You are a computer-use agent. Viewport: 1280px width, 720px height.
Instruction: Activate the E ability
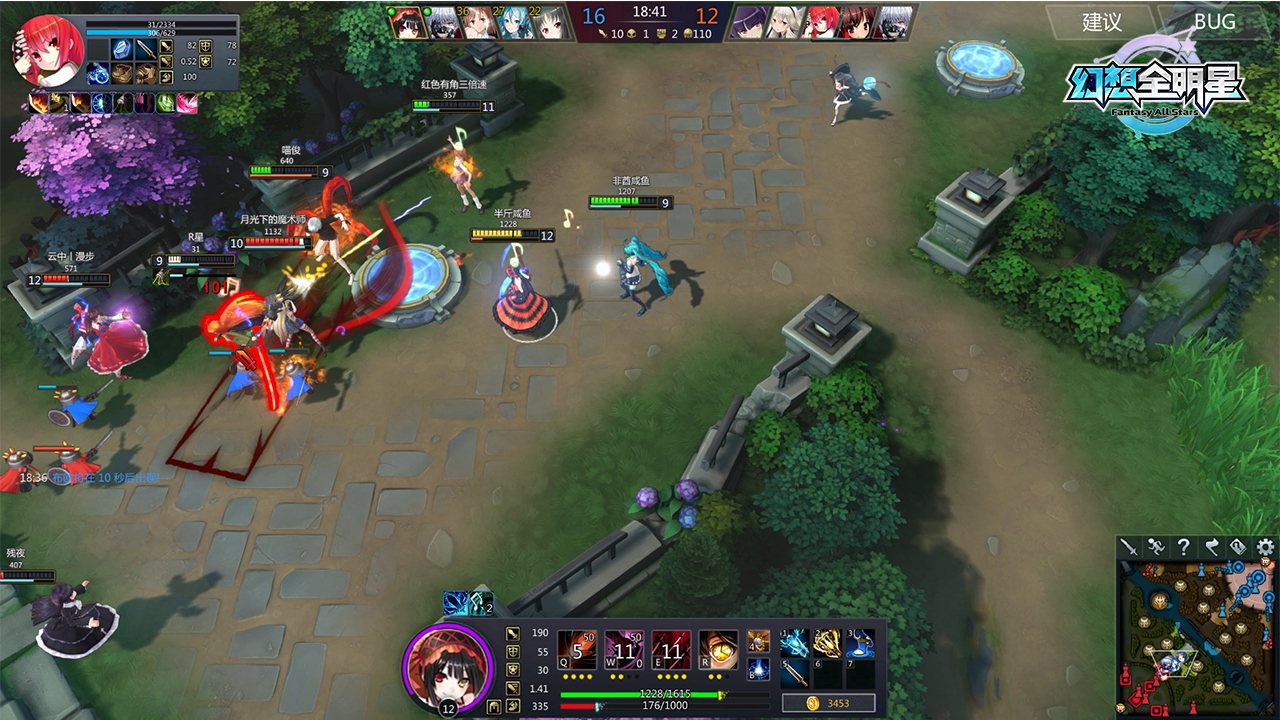(x=671, y=650)
